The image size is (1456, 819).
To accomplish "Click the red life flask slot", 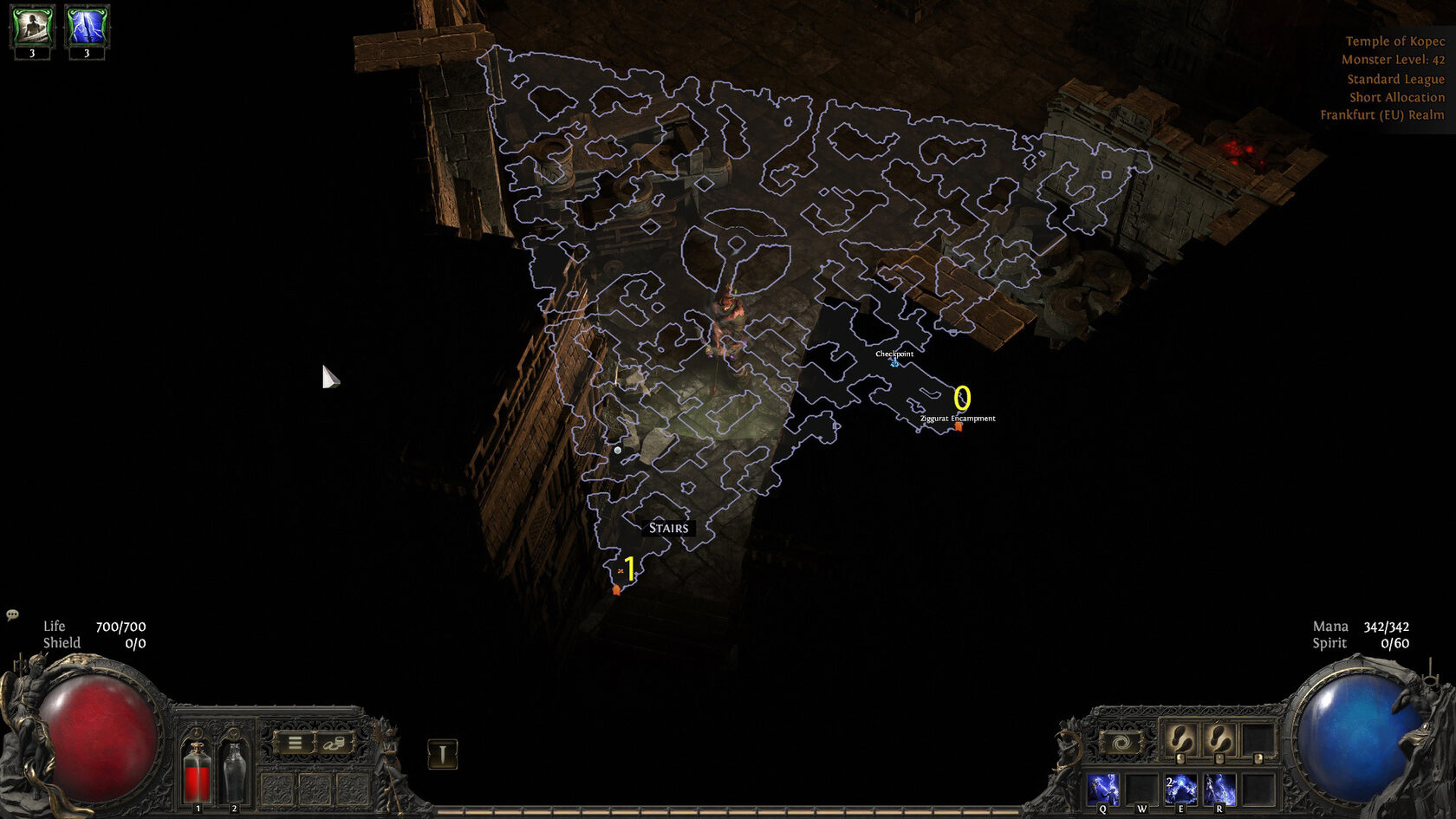I will 198,771.
